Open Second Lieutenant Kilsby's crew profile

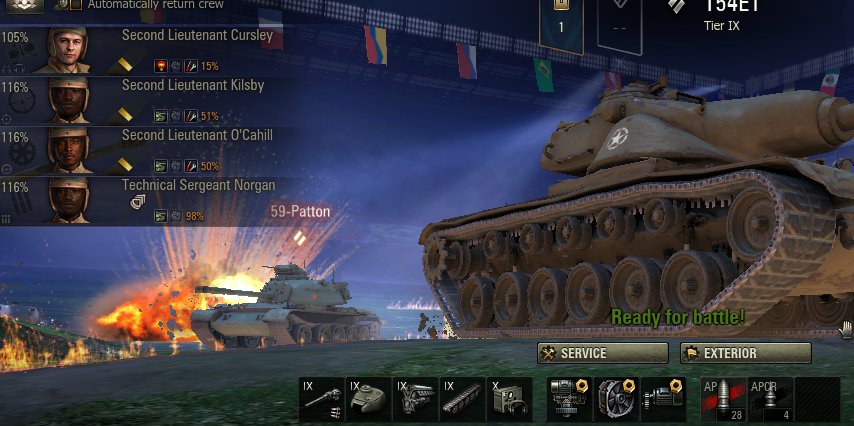point(150,101)
